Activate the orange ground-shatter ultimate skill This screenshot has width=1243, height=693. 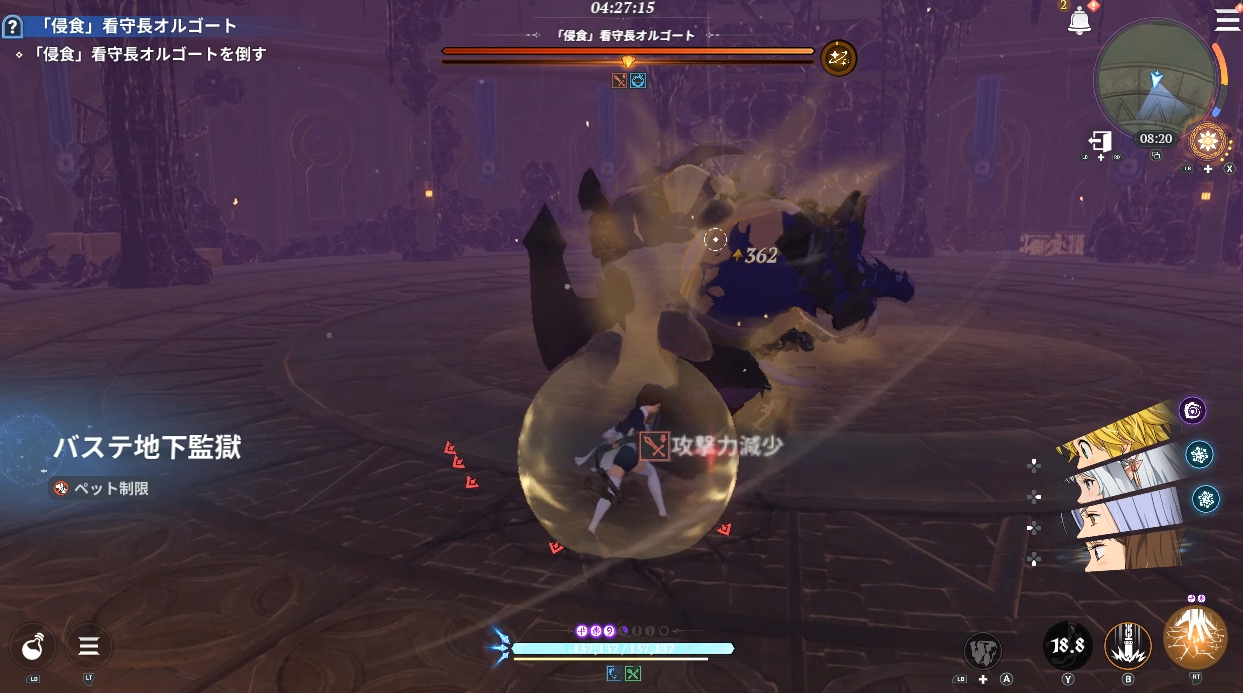coord(1196,638)
